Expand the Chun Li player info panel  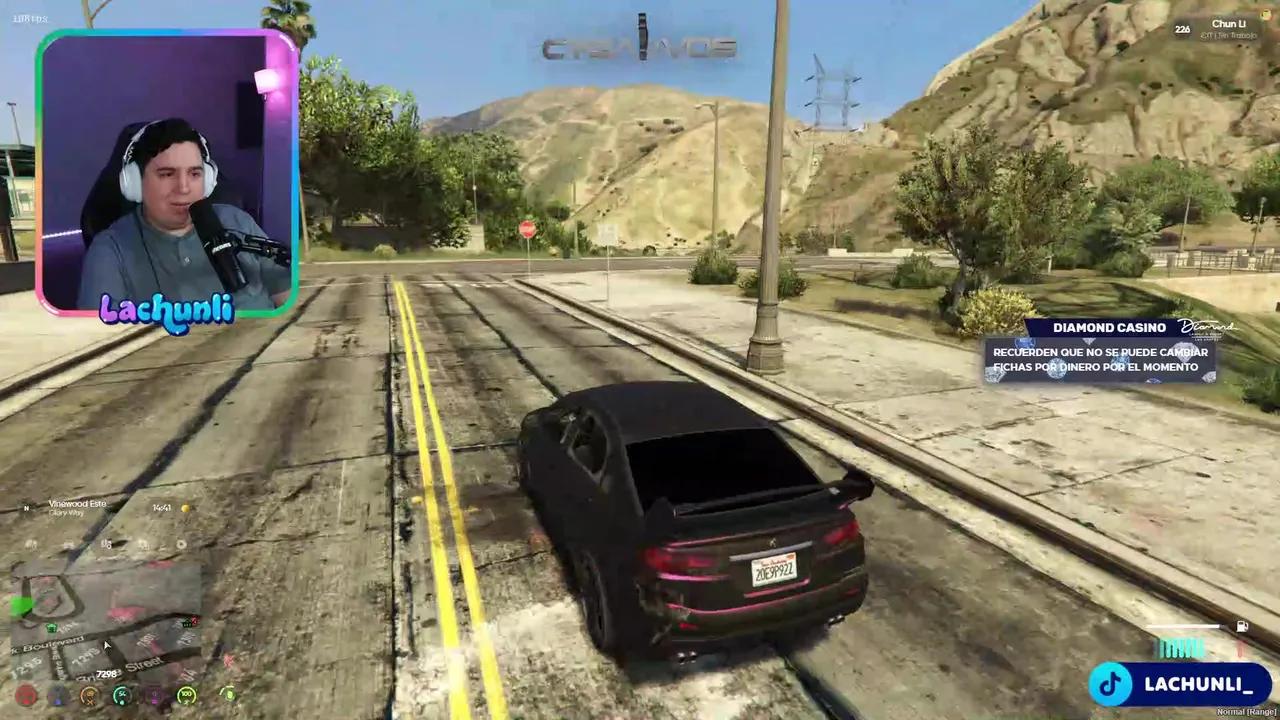[x=1228, y=26]
